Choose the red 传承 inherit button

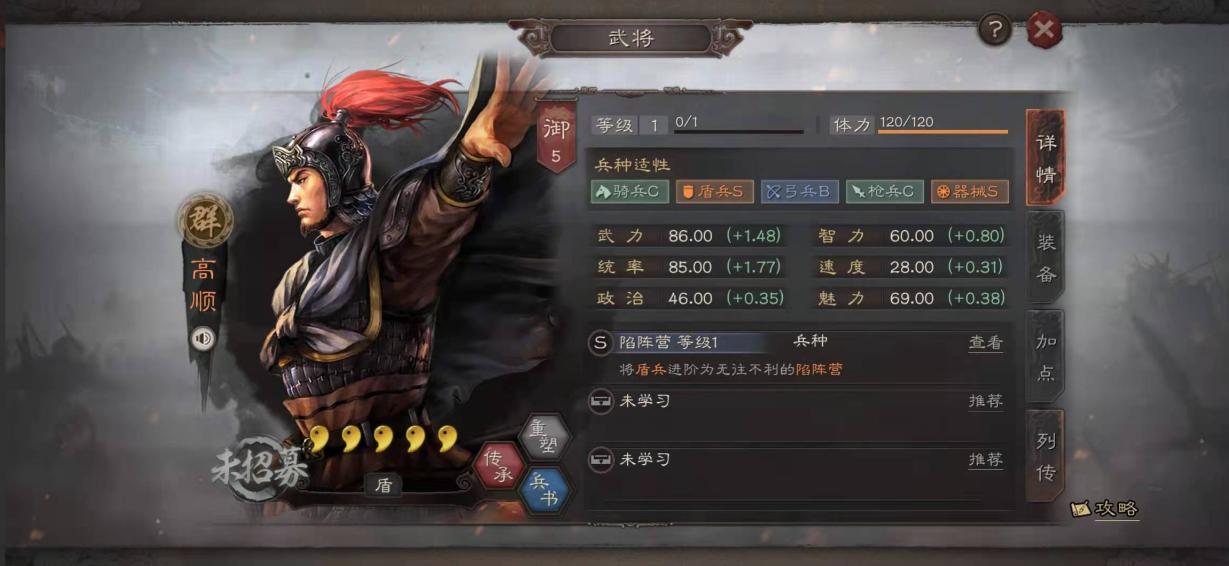click(x=499, y=465)
